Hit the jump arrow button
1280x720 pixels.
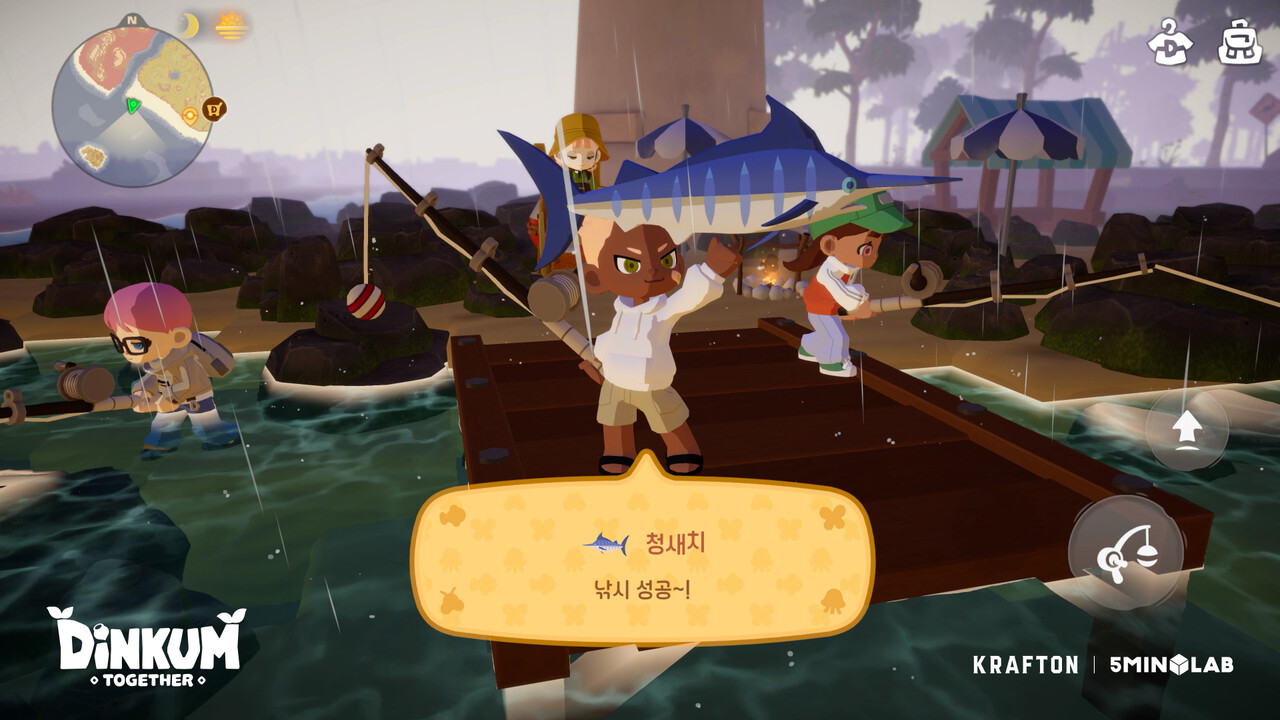[x=1187, y=430]
